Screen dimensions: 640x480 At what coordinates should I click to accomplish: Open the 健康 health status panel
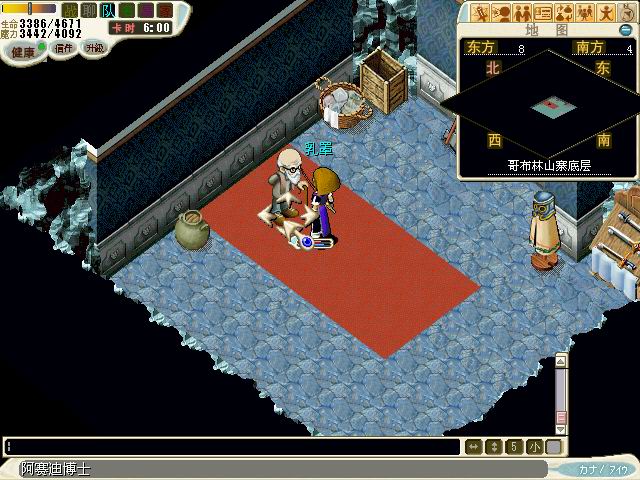[22, 48]
